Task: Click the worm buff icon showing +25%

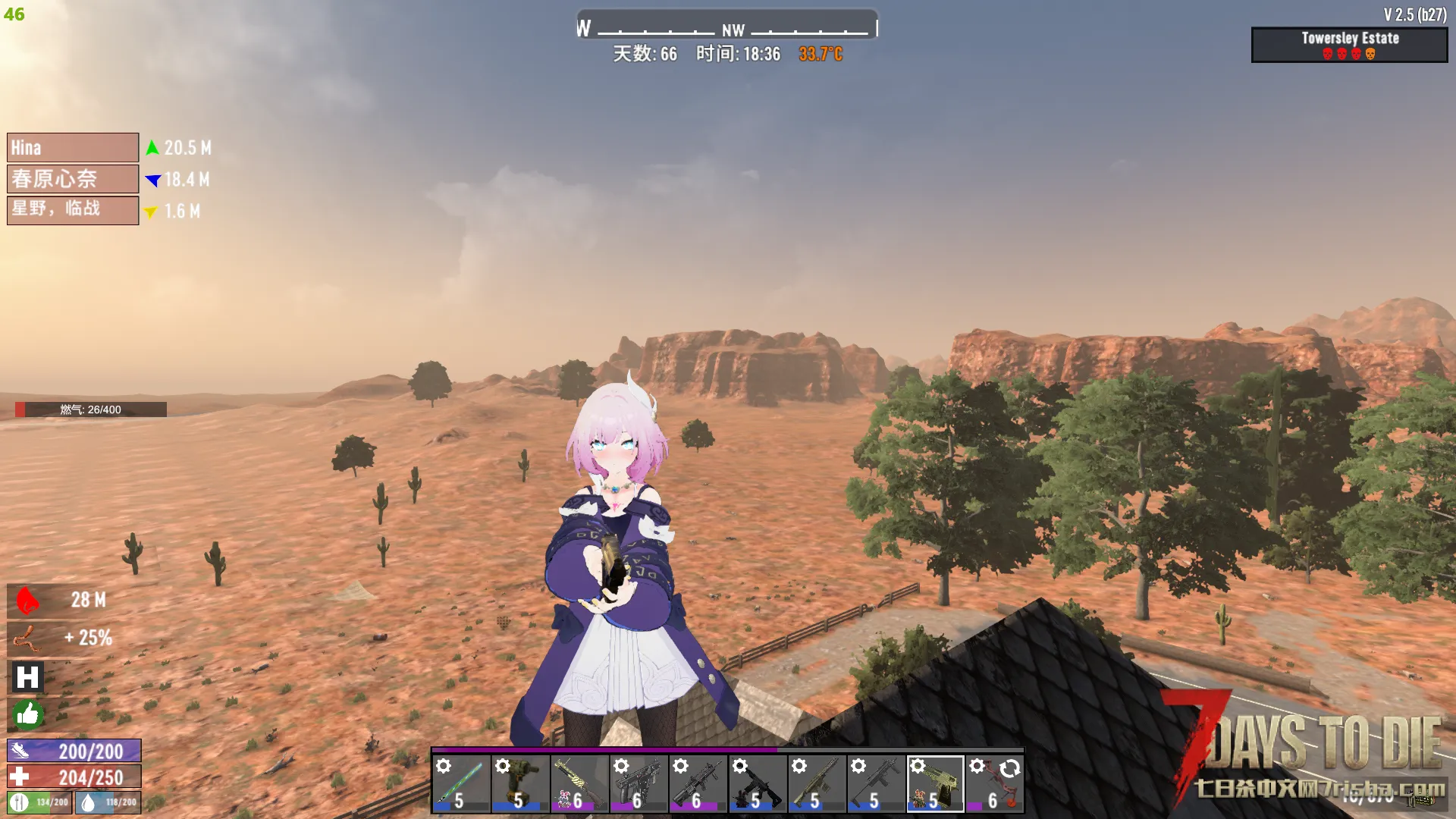Action: [27, 639]
